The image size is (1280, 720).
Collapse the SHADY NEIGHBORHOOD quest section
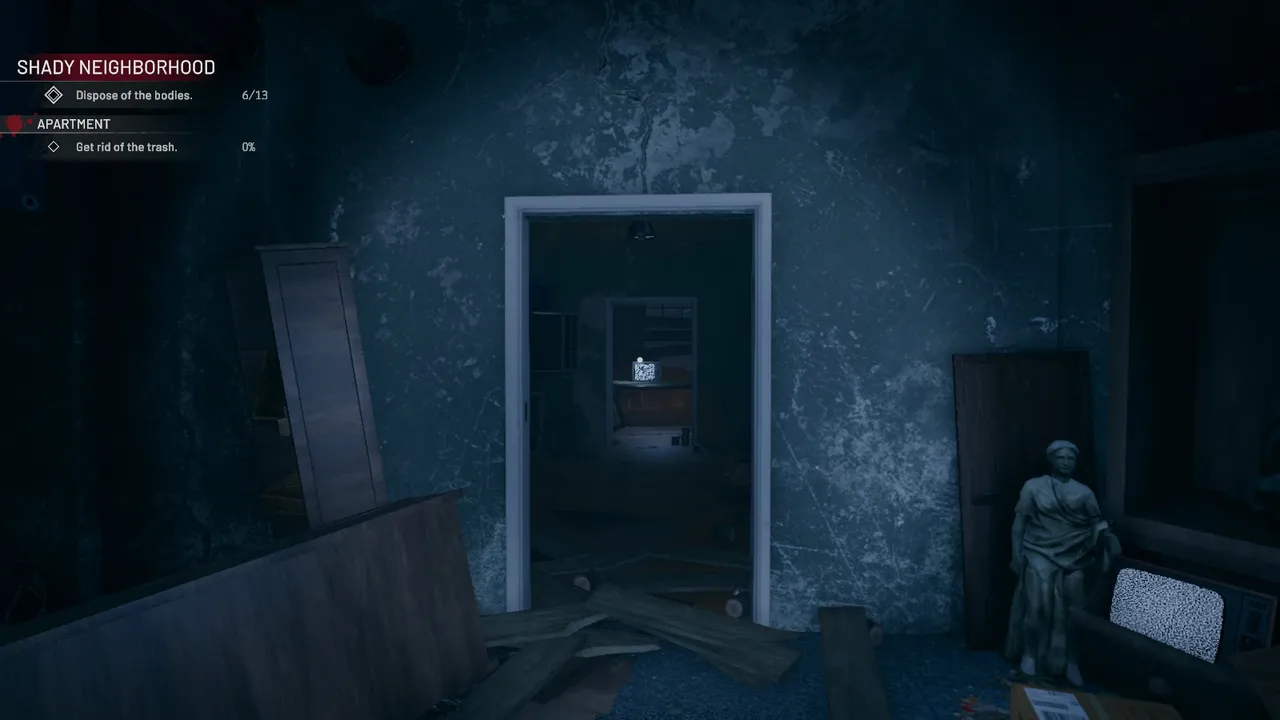[x=115, y=67]
